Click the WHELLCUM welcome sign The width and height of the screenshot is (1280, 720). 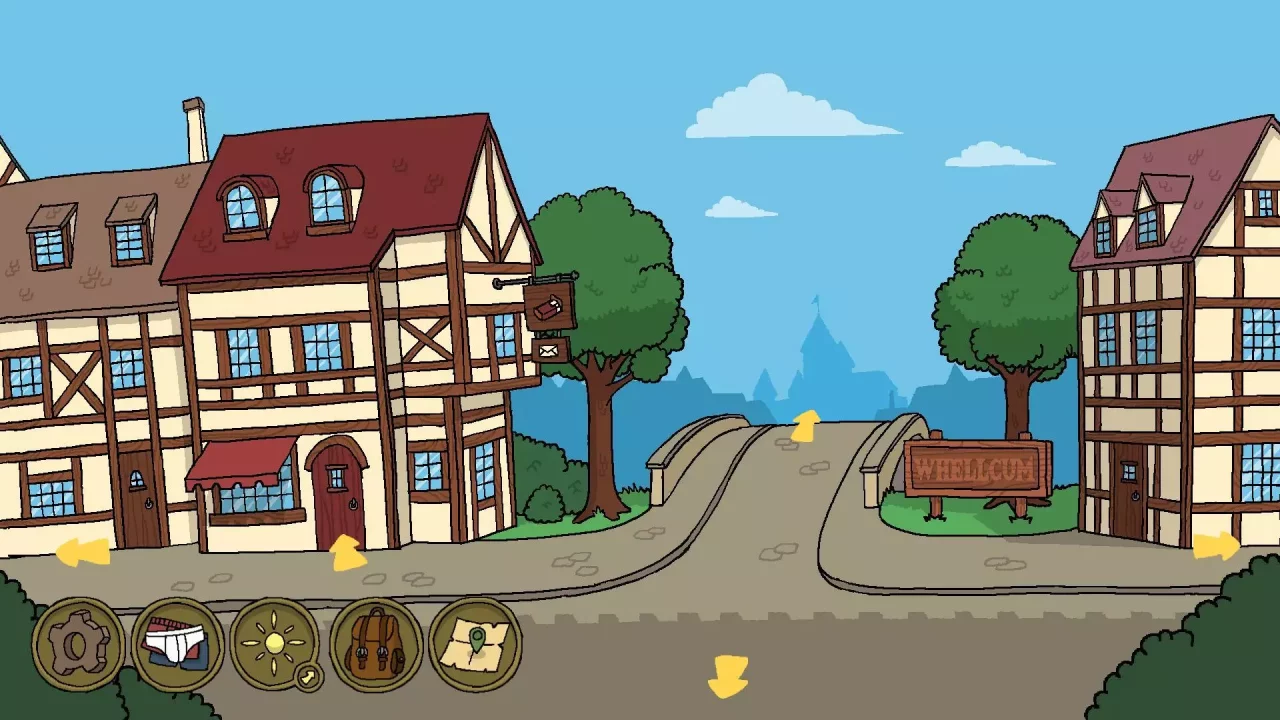[975, 465]
